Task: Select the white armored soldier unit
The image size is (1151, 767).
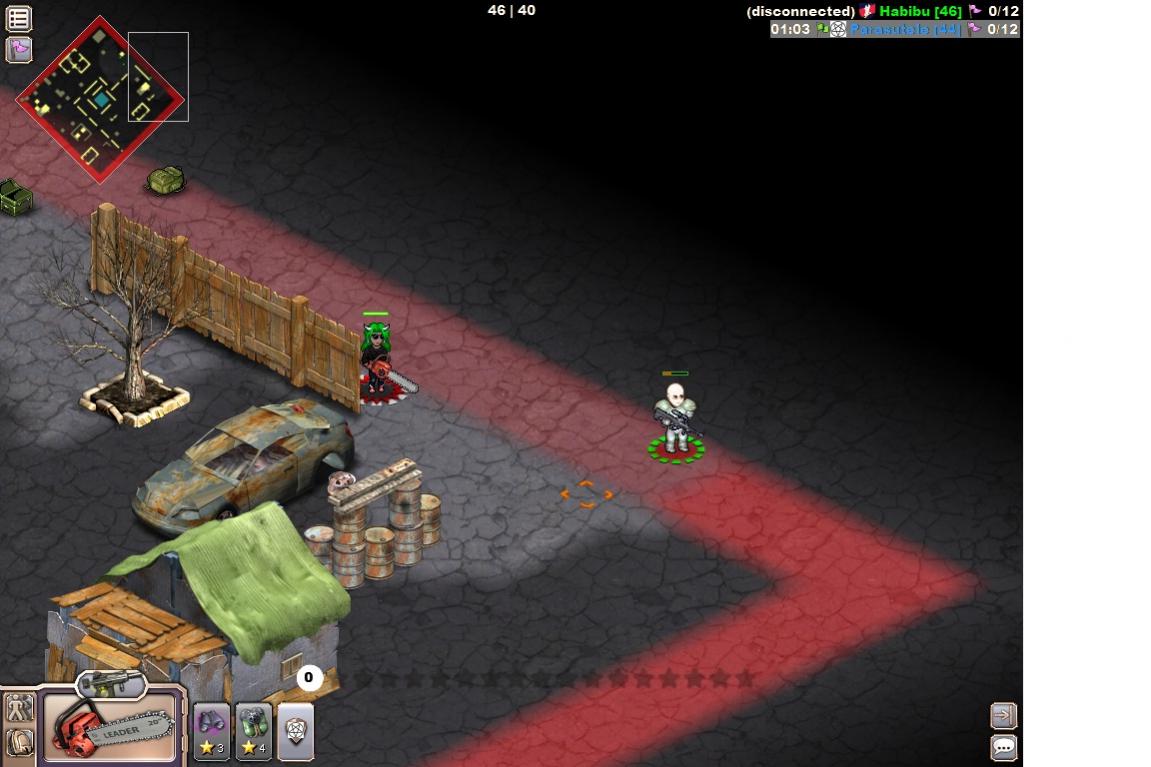Action: (675, 420)
